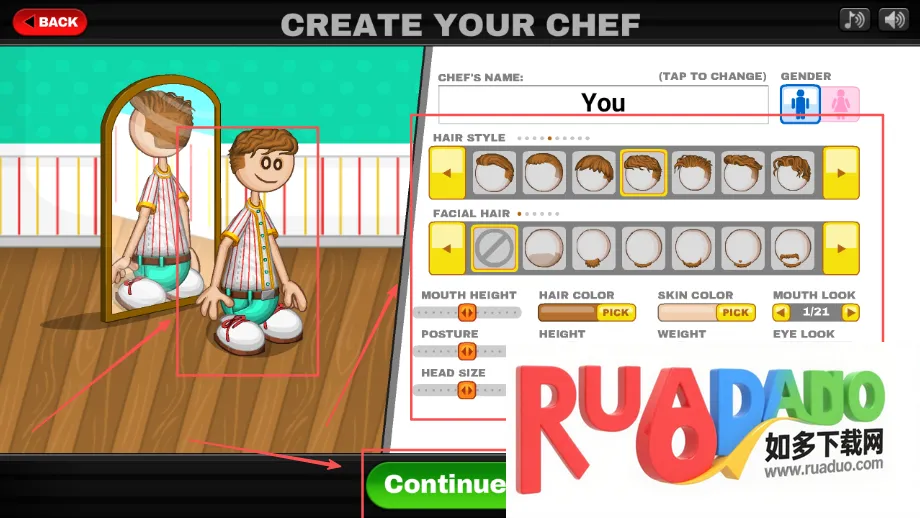The width and height of the screenshot is (920, 518).
Task: Open the hair color PICK button
Action: click(x=615, y=312)
